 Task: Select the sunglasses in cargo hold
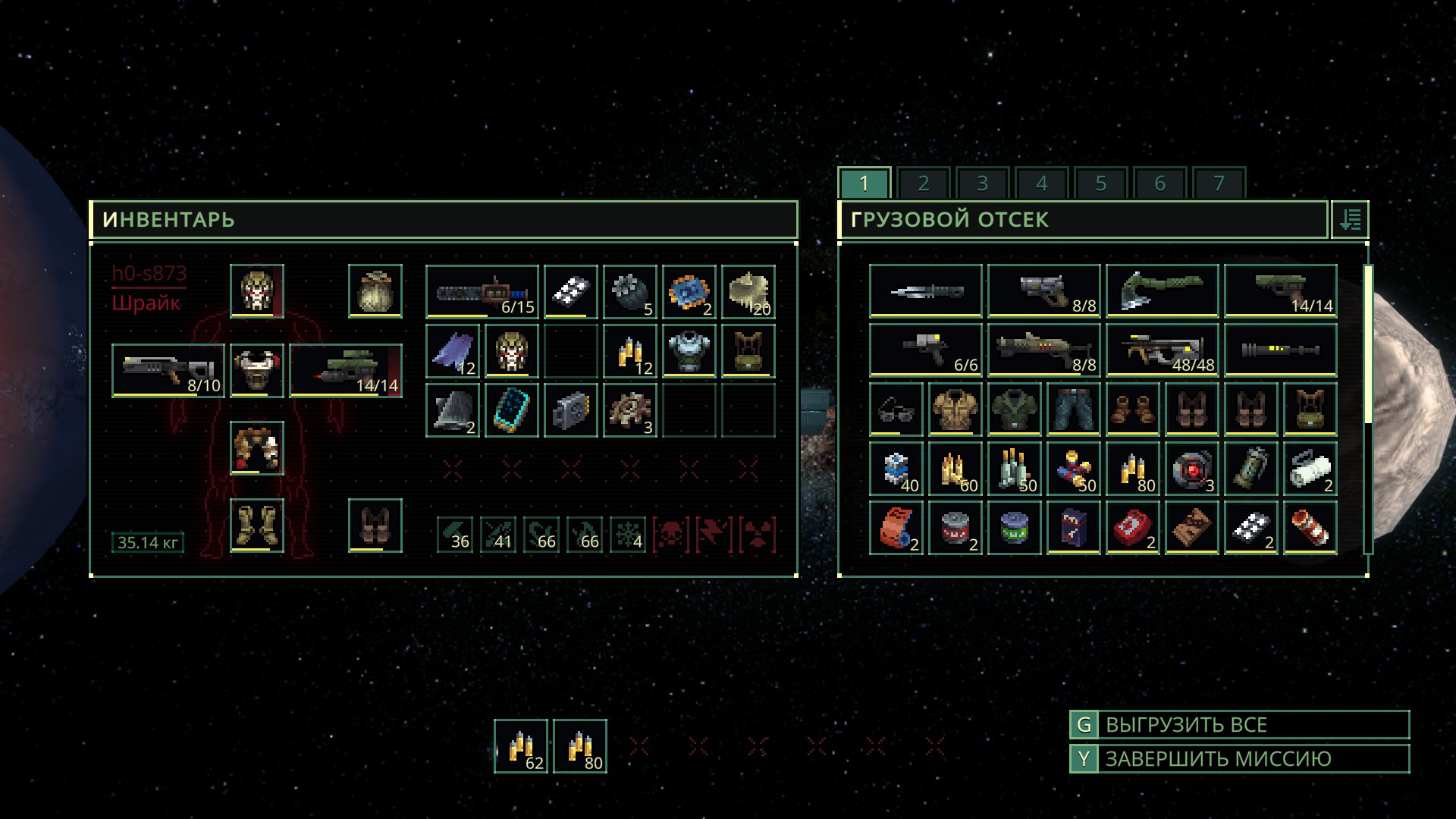[896, 409]
